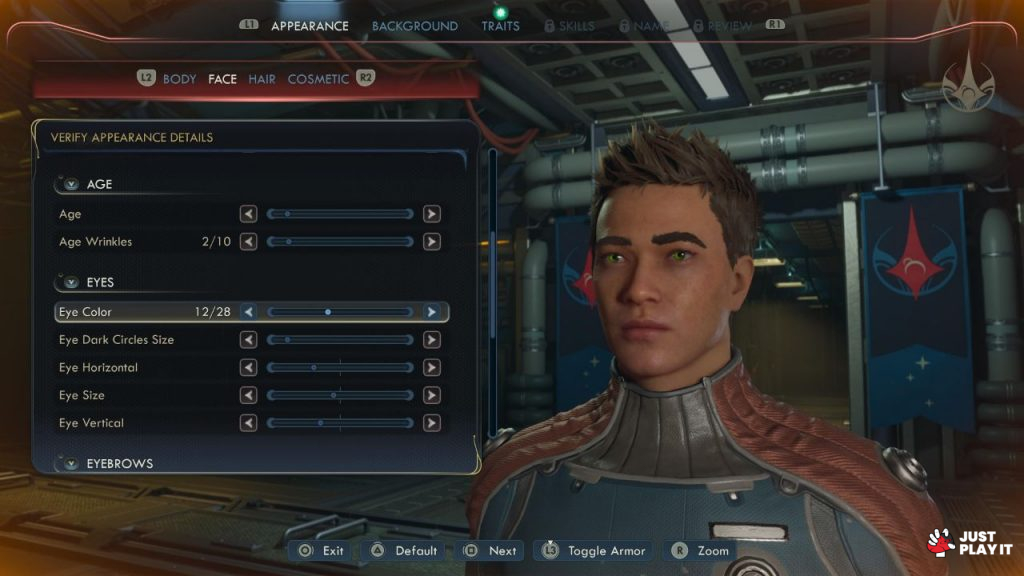Select the Appearance tab
Viewport: 1024px width, 576px height.
click(x=308, y=26)
